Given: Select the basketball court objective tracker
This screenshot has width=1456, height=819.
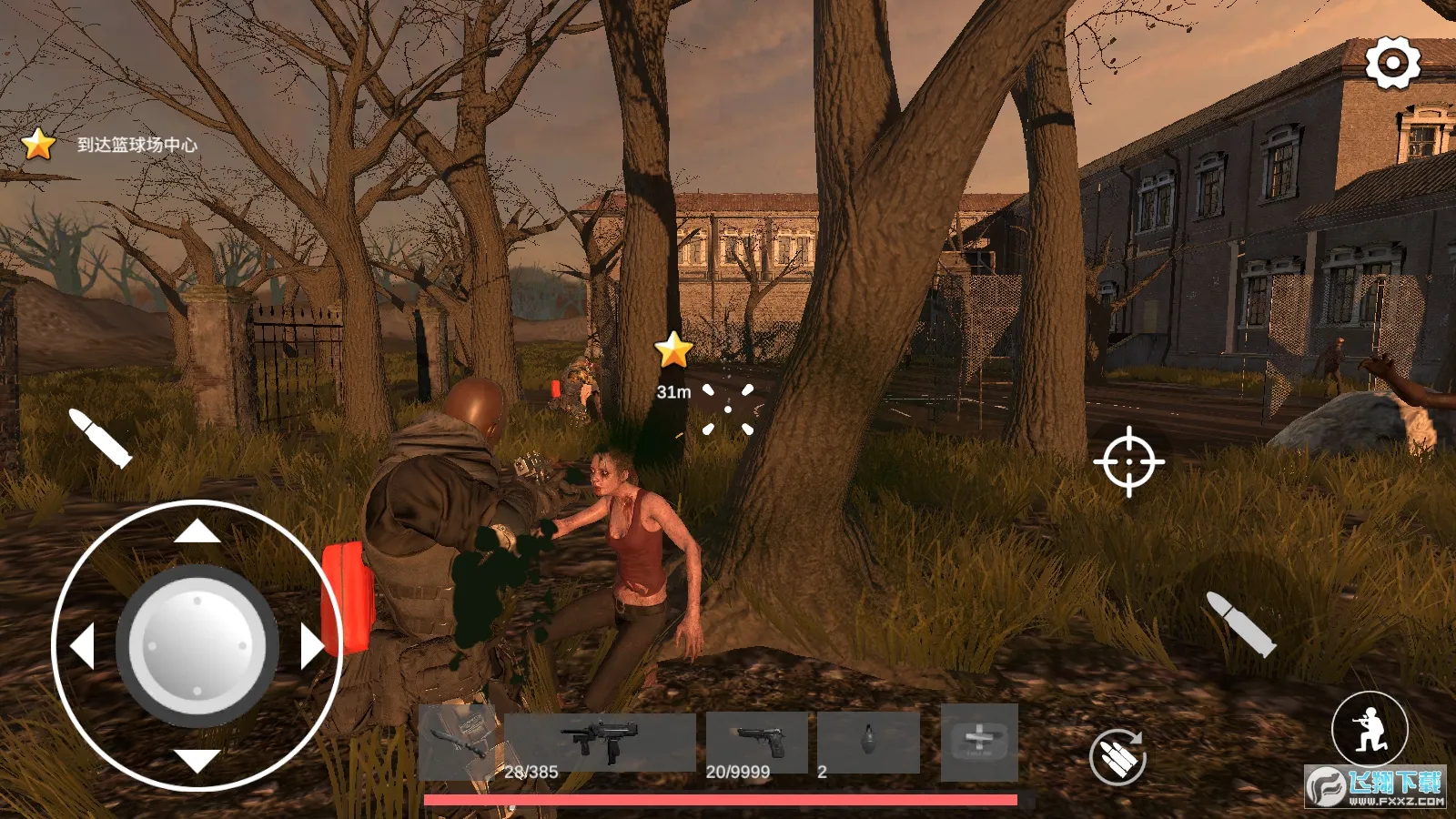Looking at the screenshot, I should (x=109, y=144).
